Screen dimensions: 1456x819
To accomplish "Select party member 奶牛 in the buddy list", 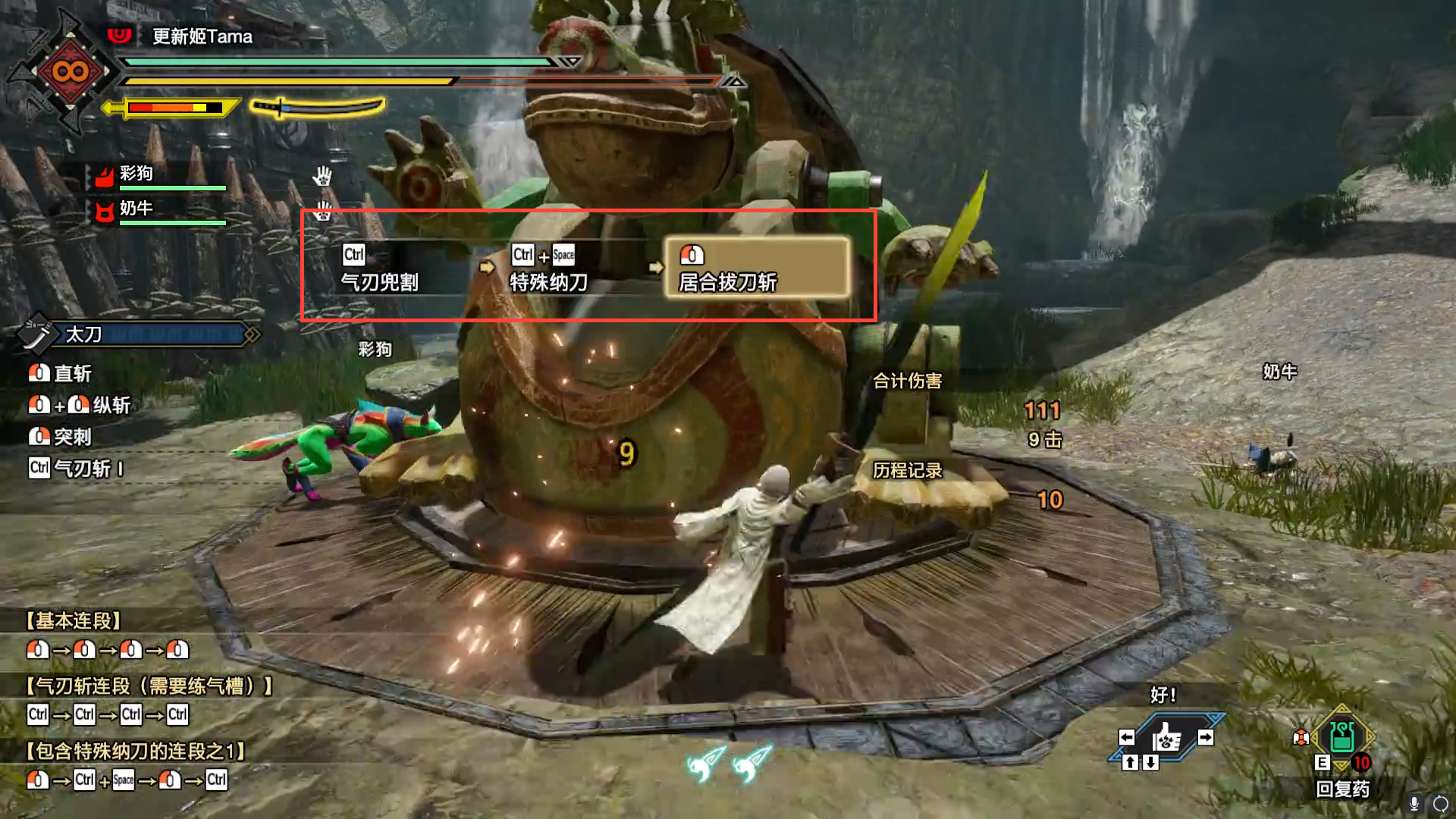I will coord(136,209).
